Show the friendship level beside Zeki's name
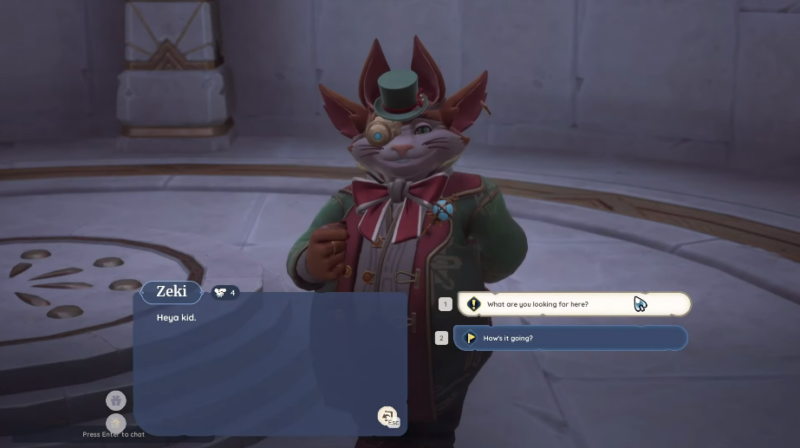 click(225, 292)
